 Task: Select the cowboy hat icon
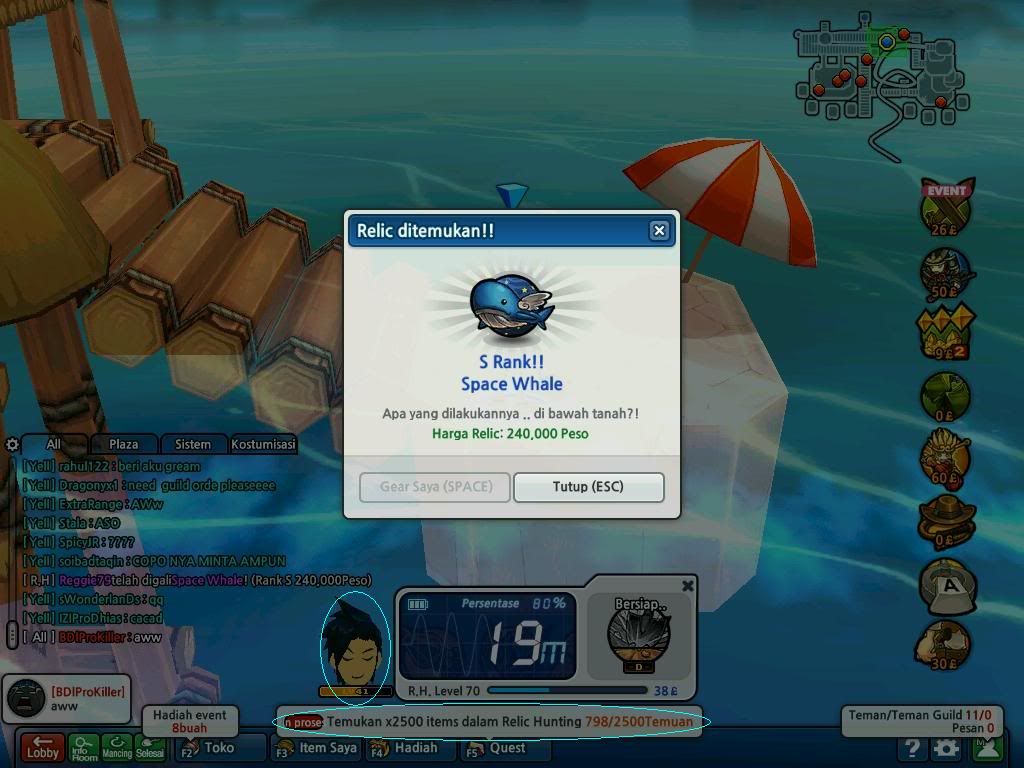[945, 520]
